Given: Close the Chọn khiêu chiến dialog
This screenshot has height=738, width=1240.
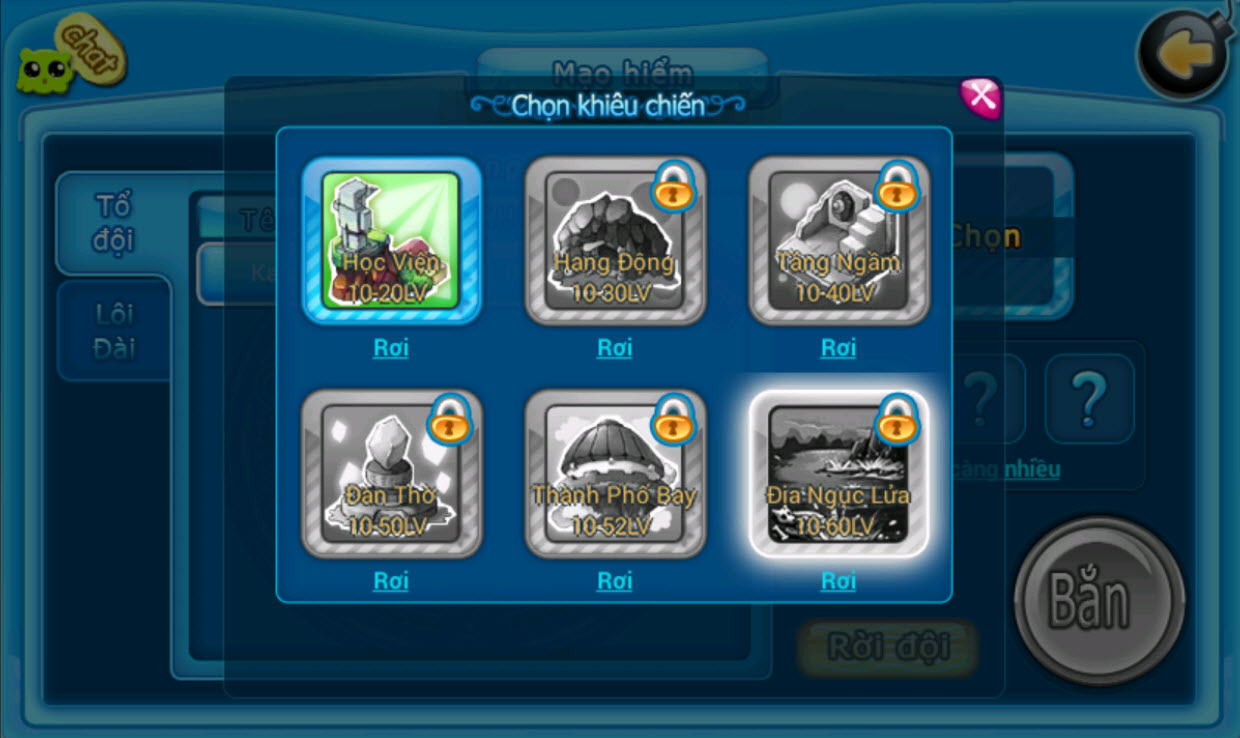Looking at the screenshot, I should (x=980, y=97).
